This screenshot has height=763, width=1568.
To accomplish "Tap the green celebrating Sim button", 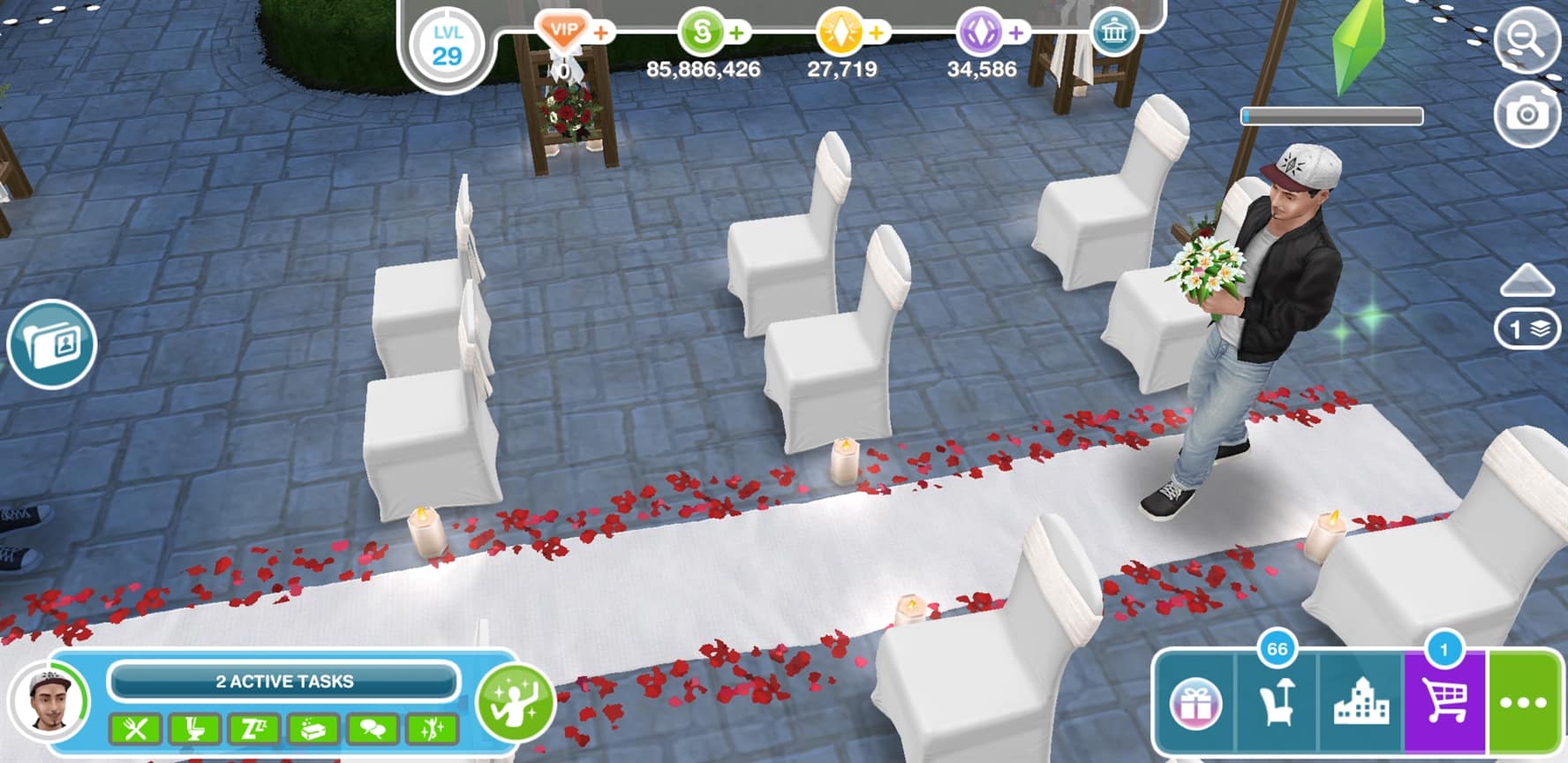I will tap(515, 702).
